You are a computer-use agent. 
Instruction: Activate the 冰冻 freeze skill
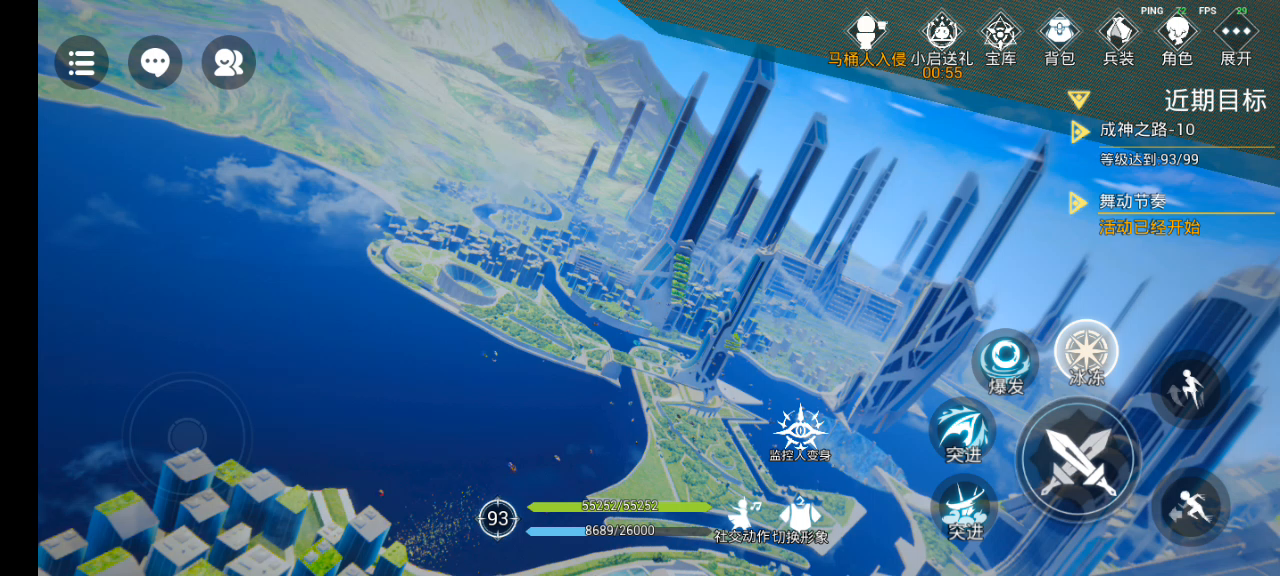(1086, 351)
